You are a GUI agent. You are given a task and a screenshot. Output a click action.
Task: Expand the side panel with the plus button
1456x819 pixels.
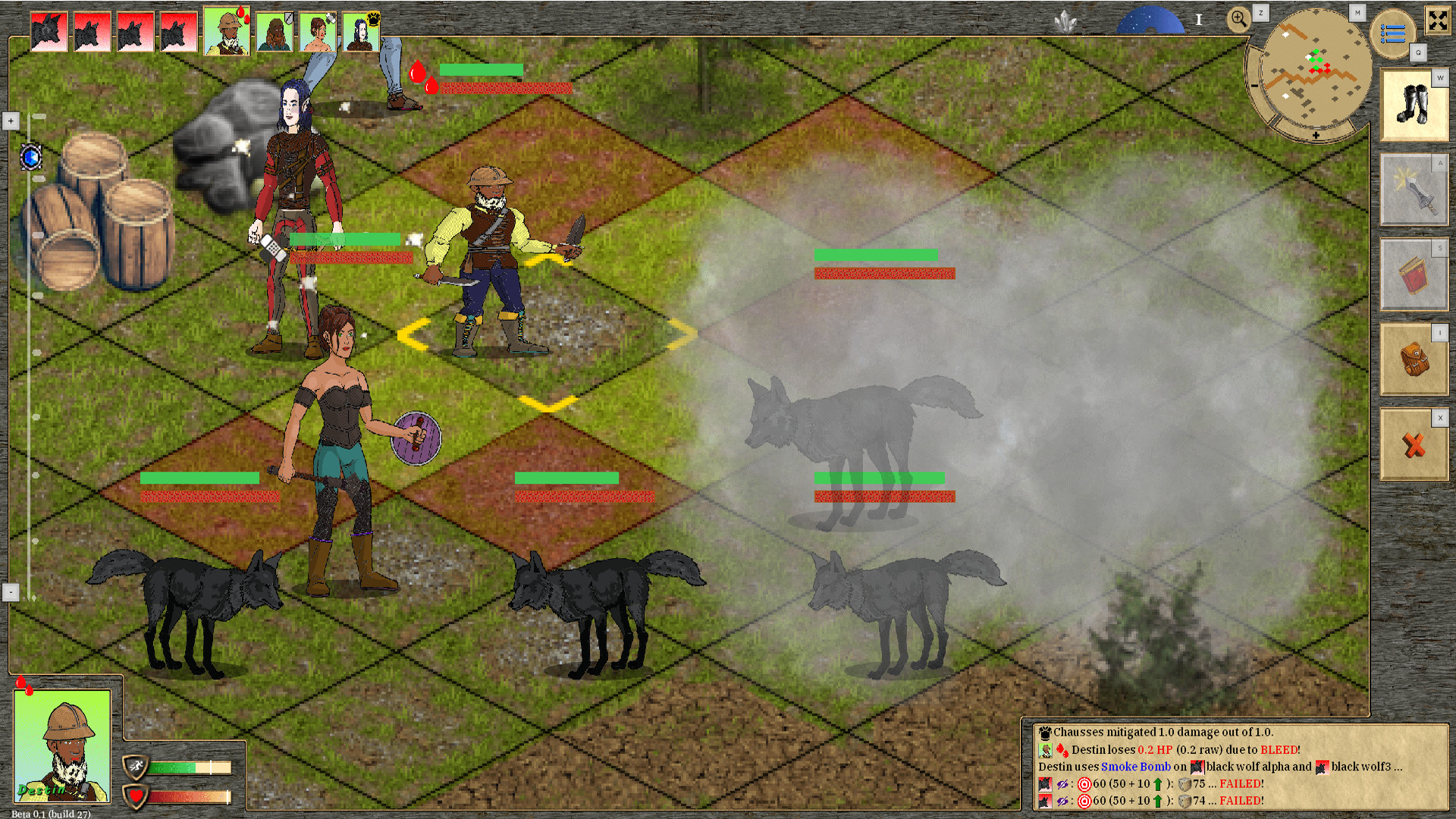pyautogui.click(x=10, y=121)
